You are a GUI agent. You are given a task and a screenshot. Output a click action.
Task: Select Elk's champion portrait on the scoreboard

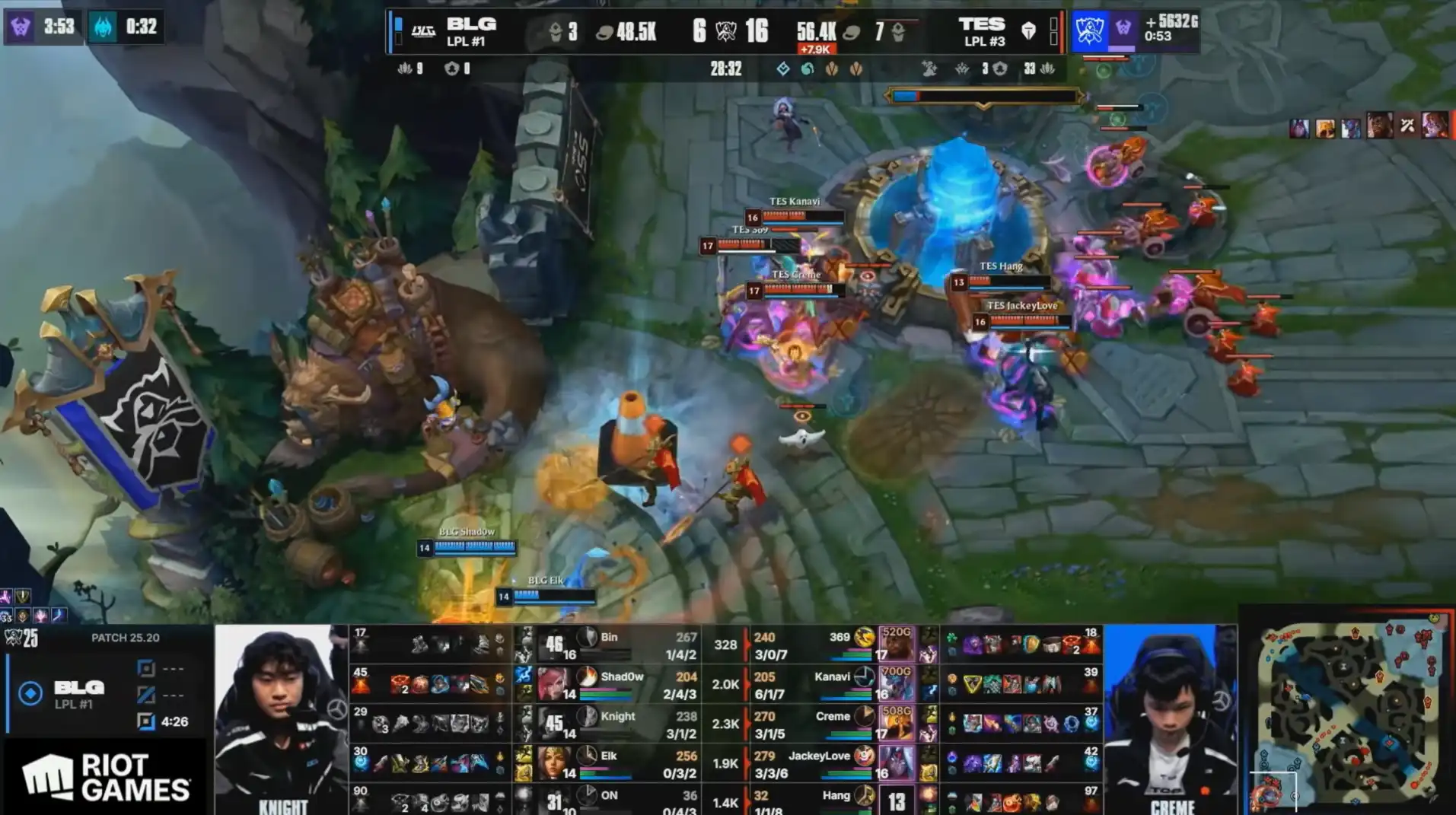click(x=554, y=762)
